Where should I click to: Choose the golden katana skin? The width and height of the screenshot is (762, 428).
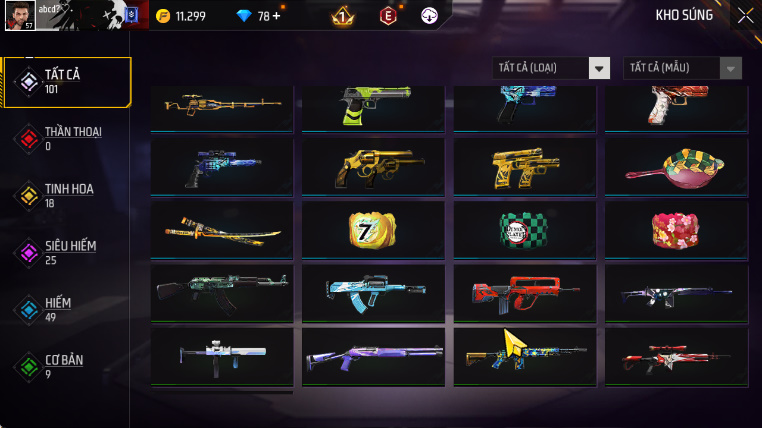coord(222,230)
